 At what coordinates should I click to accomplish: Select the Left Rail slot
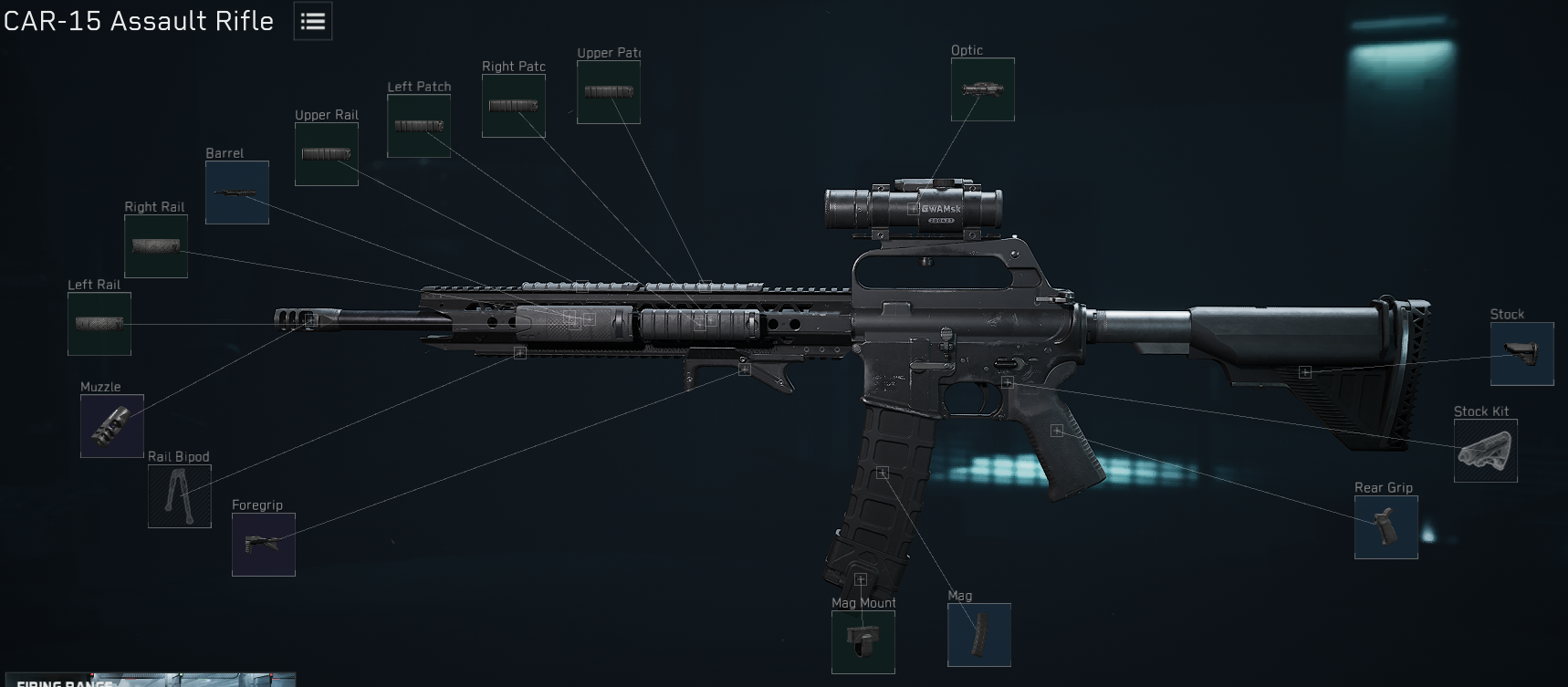coord(99,324)
